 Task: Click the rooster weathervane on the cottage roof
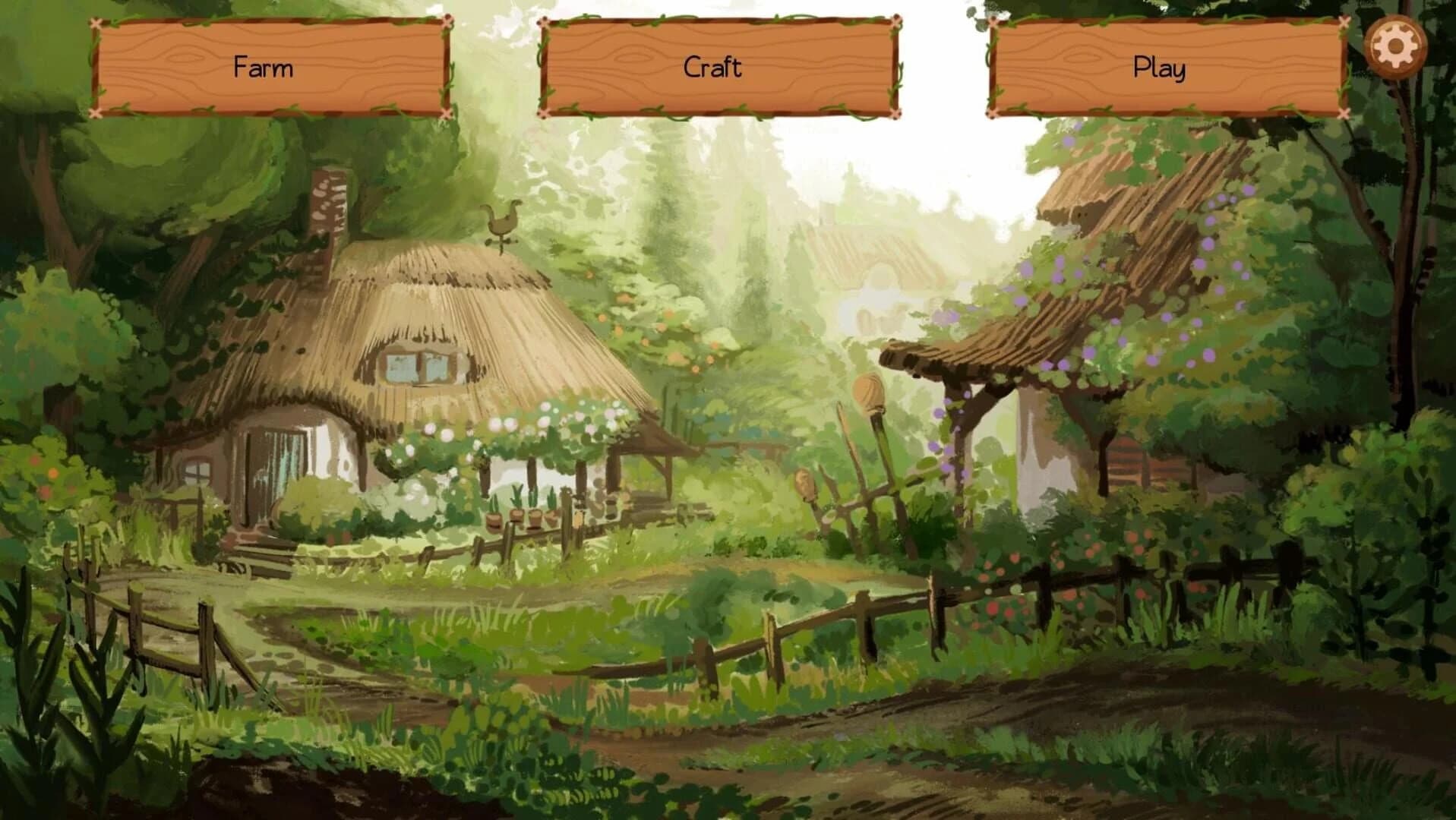coord(503,221)
